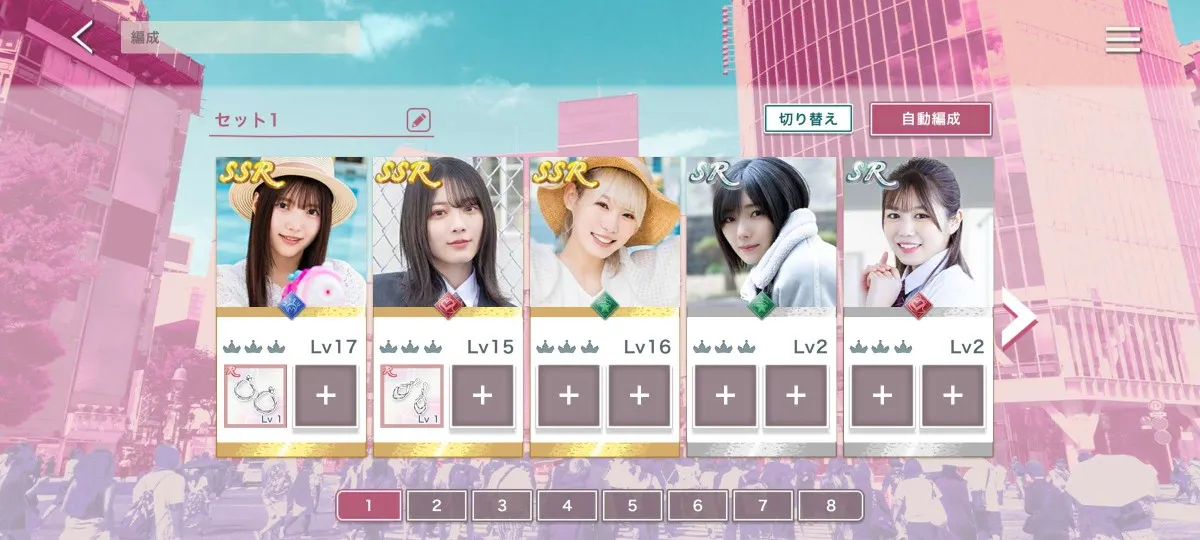Switch to set tab 5

pyautogui.click(x=632, y=505)
